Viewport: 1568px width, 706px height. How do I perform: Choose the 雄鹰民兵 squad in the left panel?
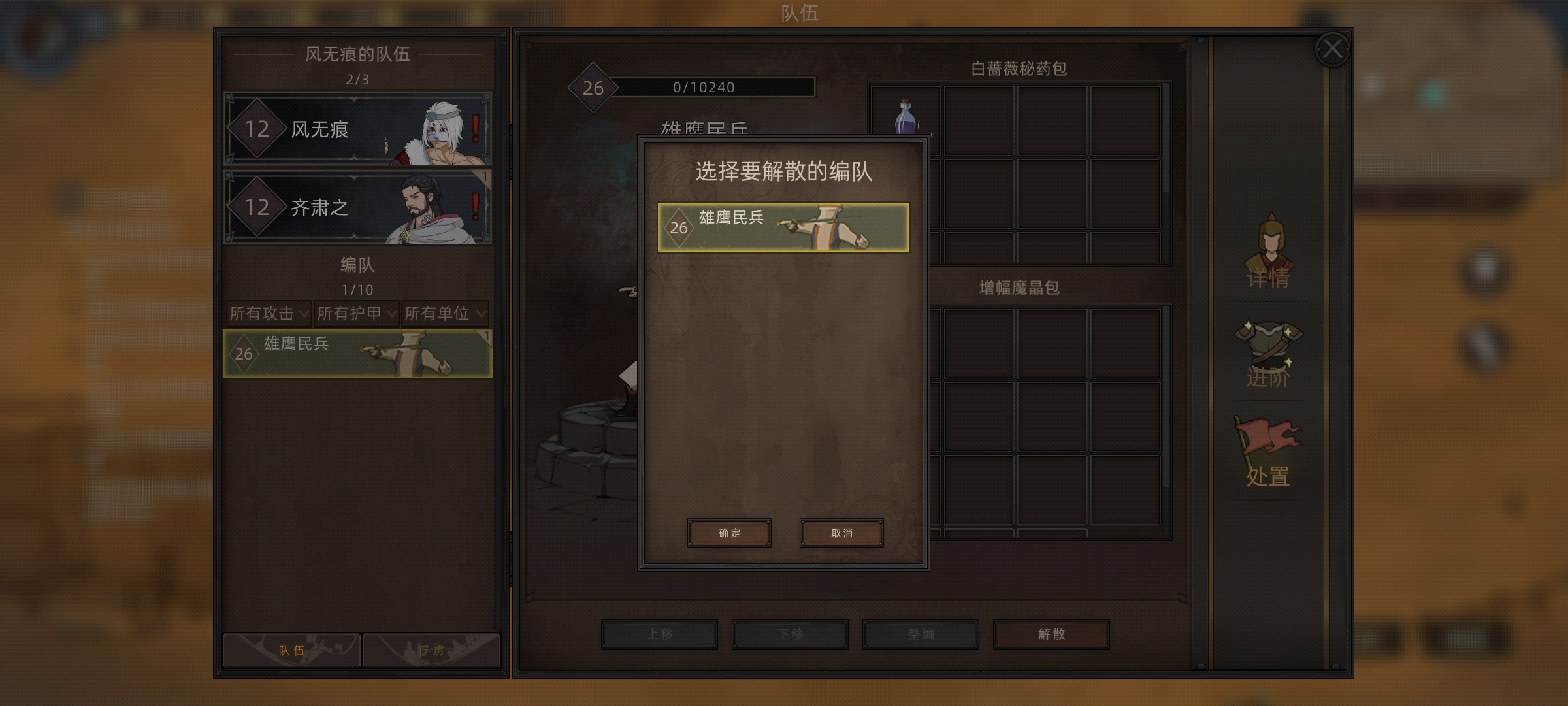click(357, 354)
